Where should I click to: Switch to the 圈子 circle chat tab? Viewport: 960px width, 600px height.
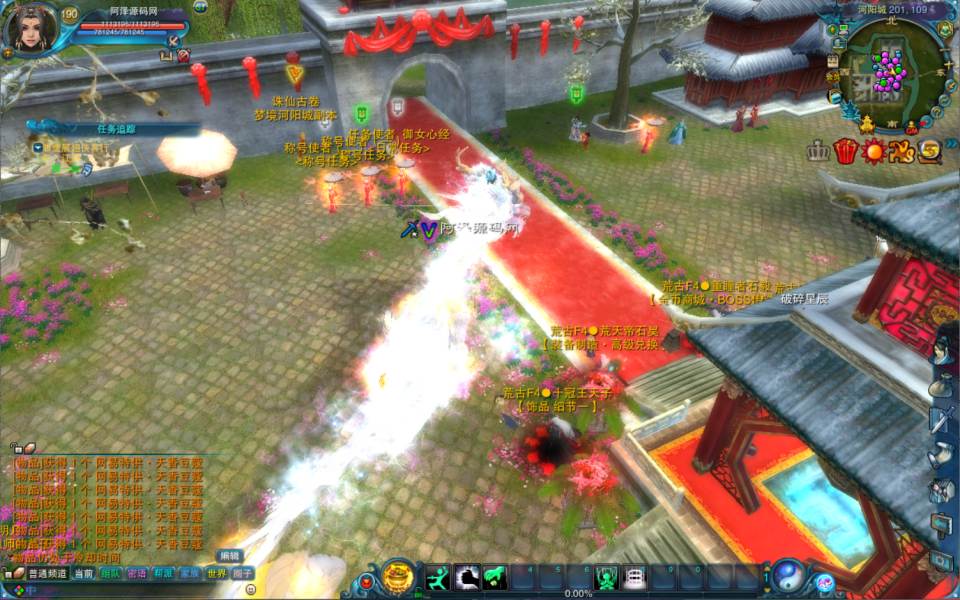[x=242, y=573]
